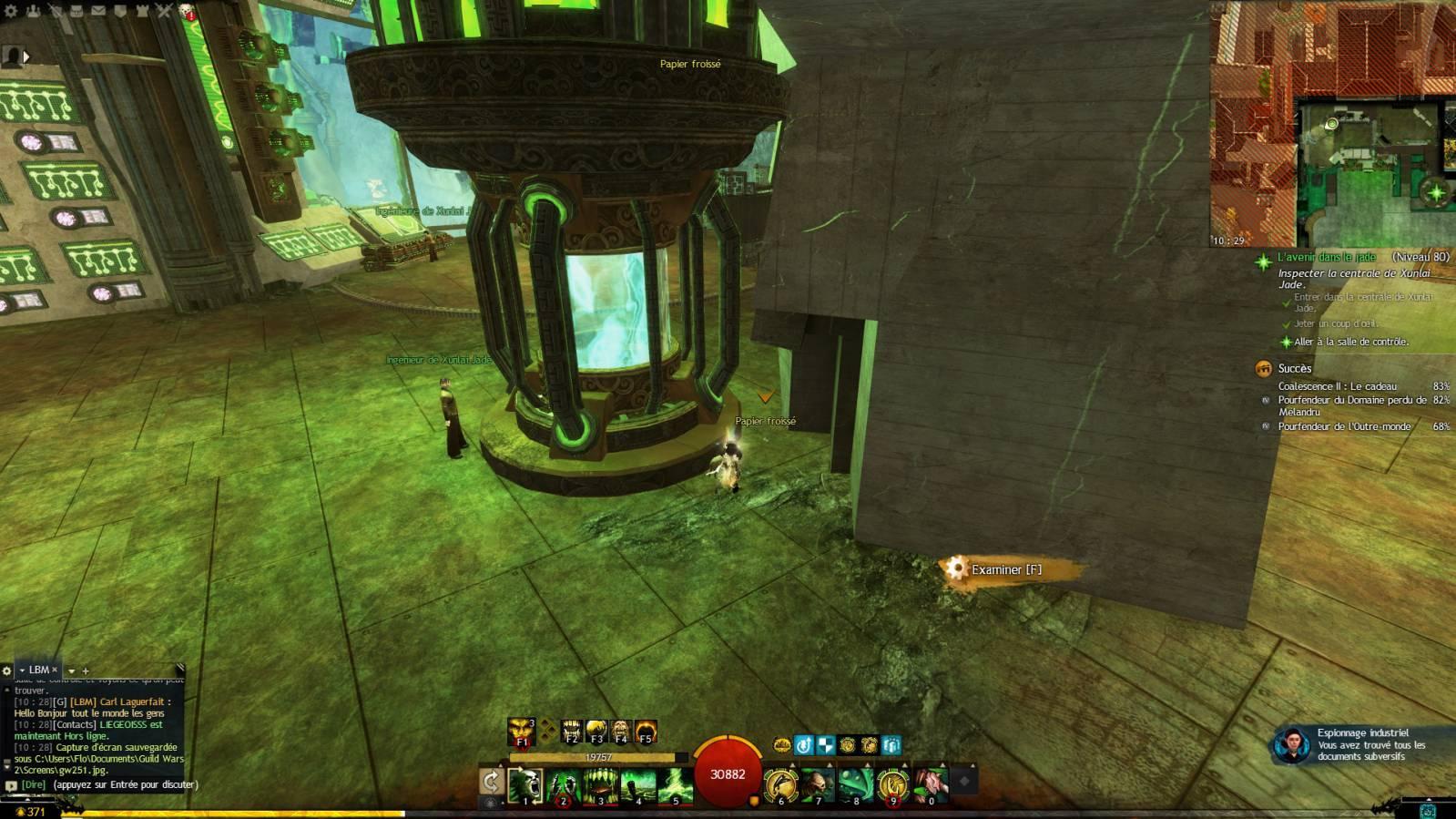This screenshot has height=819, width=1456.
Task: Close the LBM chat tab
Action: [x=55, y=670]
